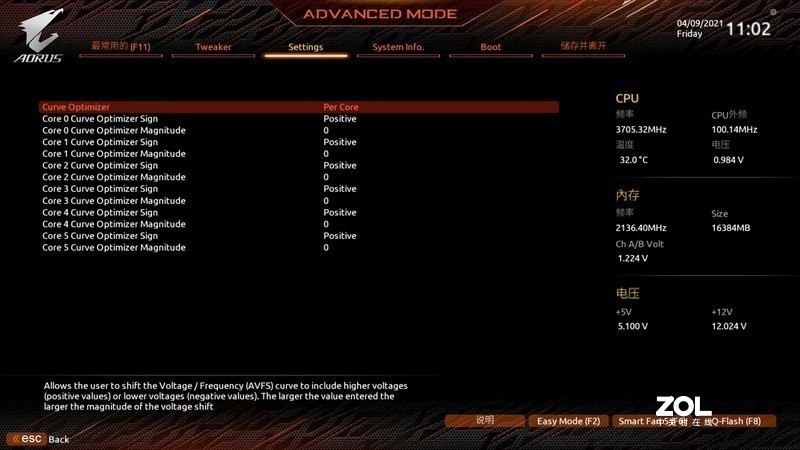Image resolution: width=800 pixels, height=450 pixels.
Task: Change Core 1 Curve Optimizer Sign
Action: pyautogui.click(x=298, y=142)
